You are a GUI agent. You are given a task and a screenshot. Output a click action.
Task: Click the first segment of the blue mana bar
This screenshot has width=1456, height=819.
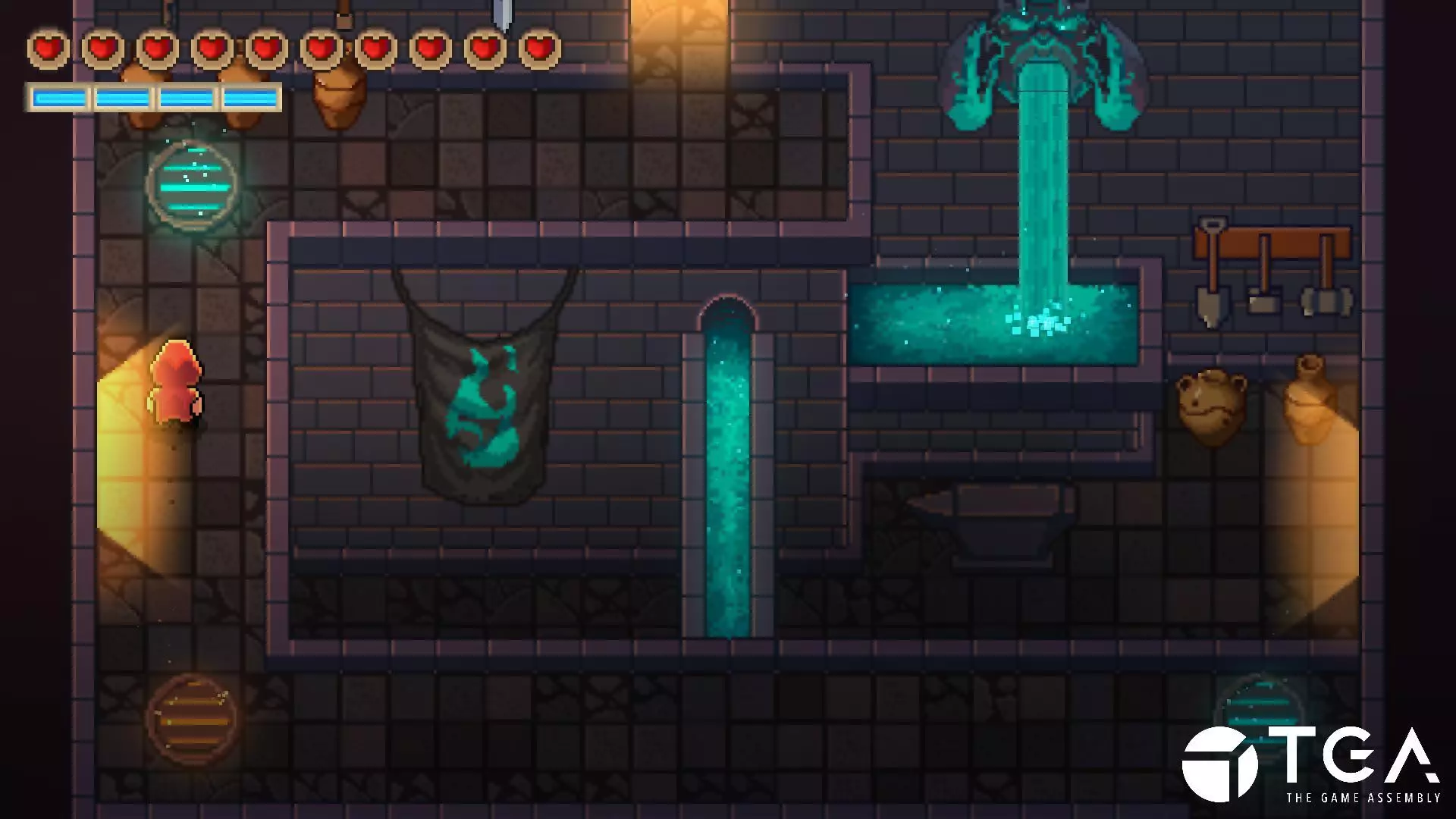(x=61, y=96)
